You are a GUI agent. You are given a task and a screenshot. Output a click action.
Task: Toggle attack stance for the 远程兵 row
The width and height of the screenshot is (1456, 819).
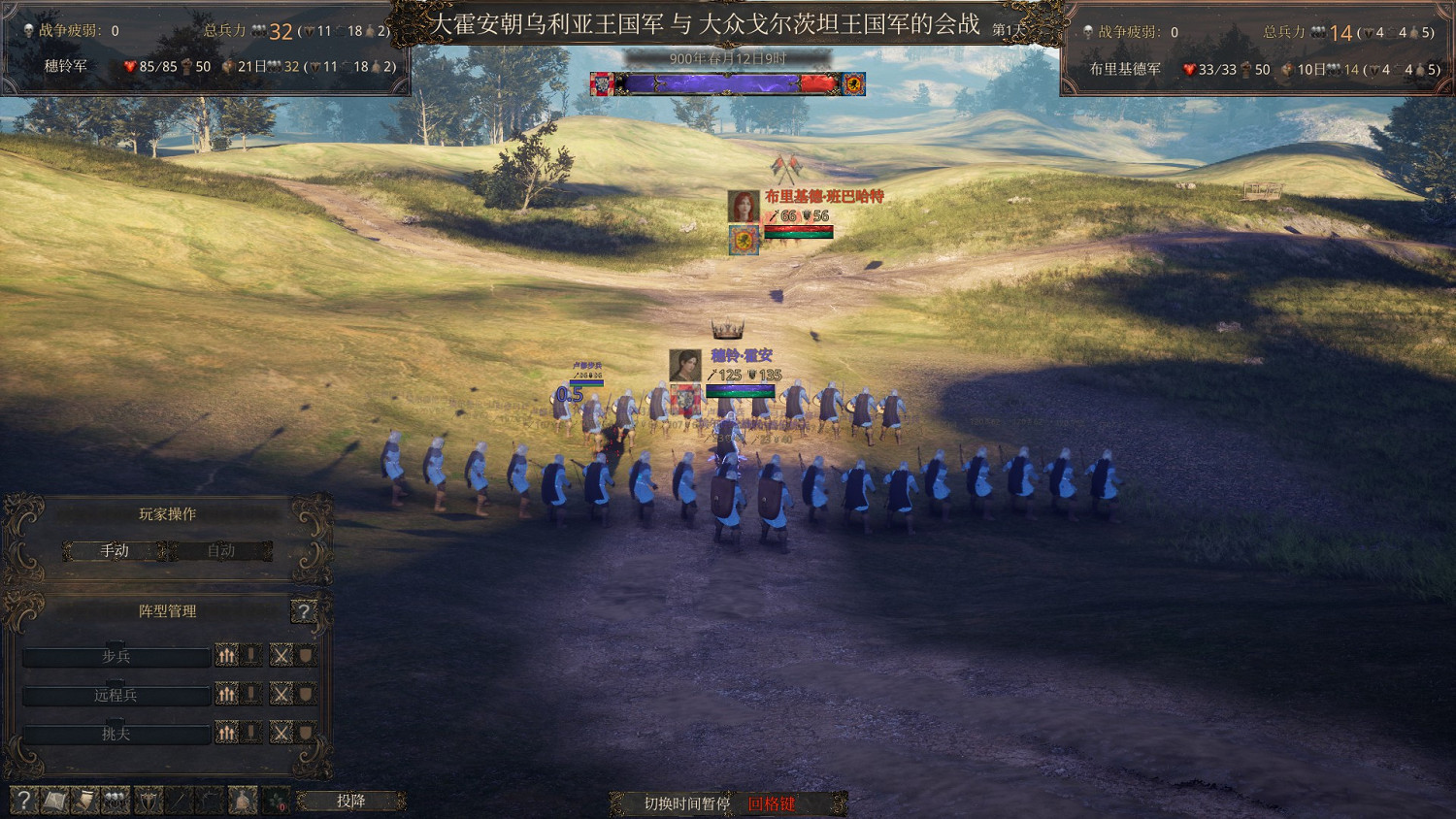pyautogui.click(x=282, y=694)
